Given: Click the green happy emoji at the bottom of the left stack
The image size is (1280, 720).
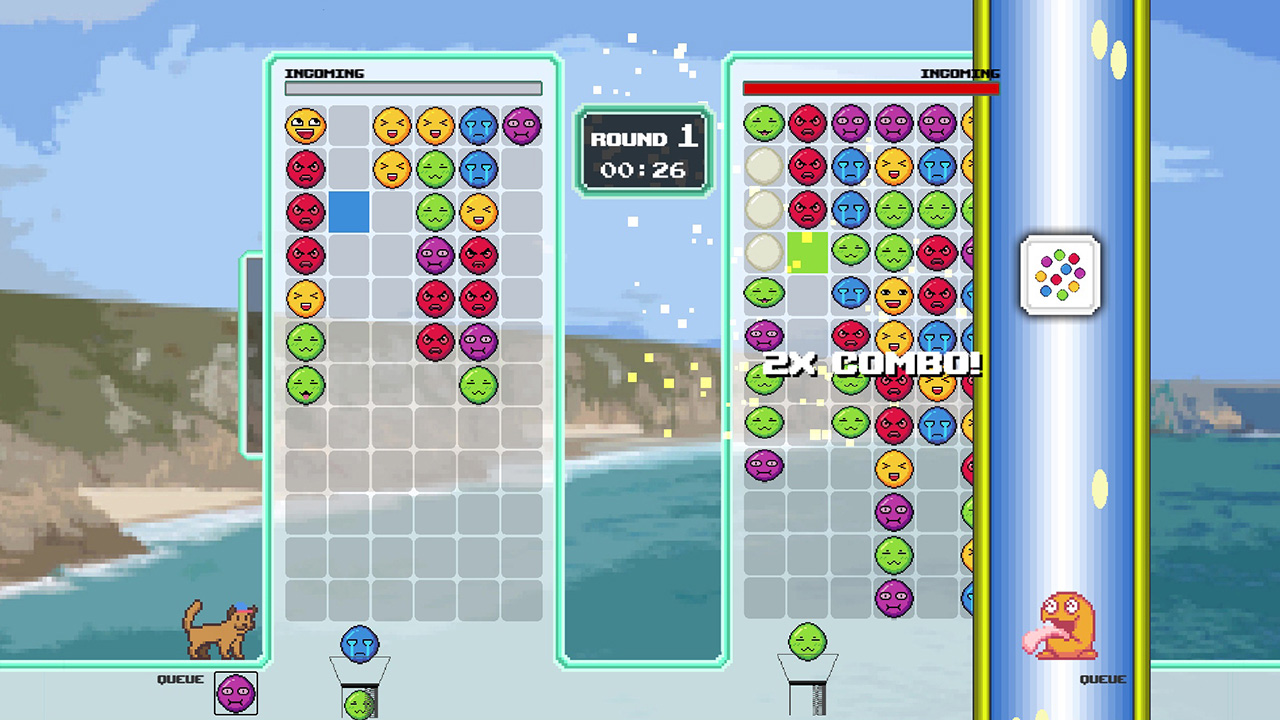Looking at the screenshot, I should (306, 383).
